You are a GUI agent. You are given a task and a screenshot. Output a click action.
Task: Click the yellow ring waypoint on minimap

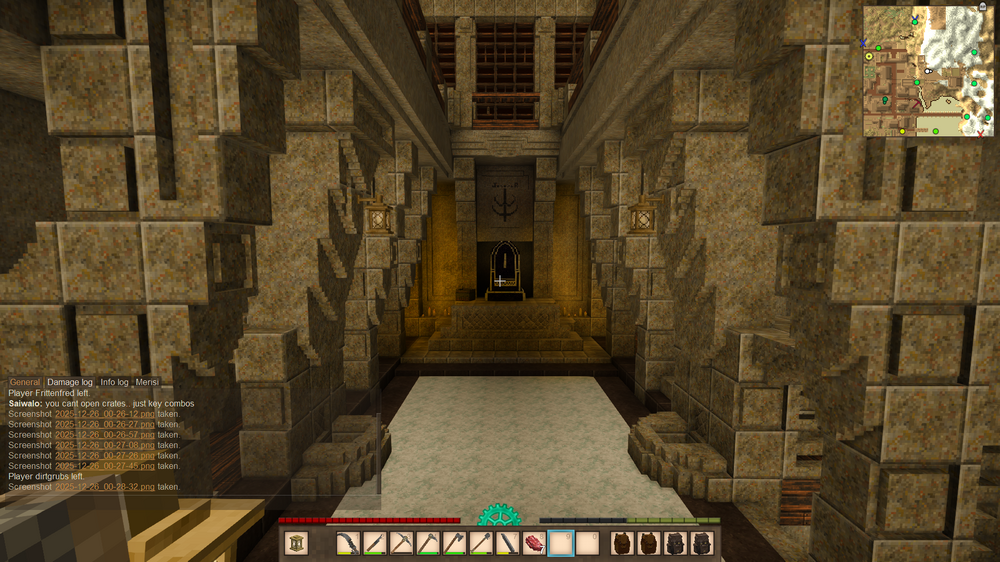(870, 57)
